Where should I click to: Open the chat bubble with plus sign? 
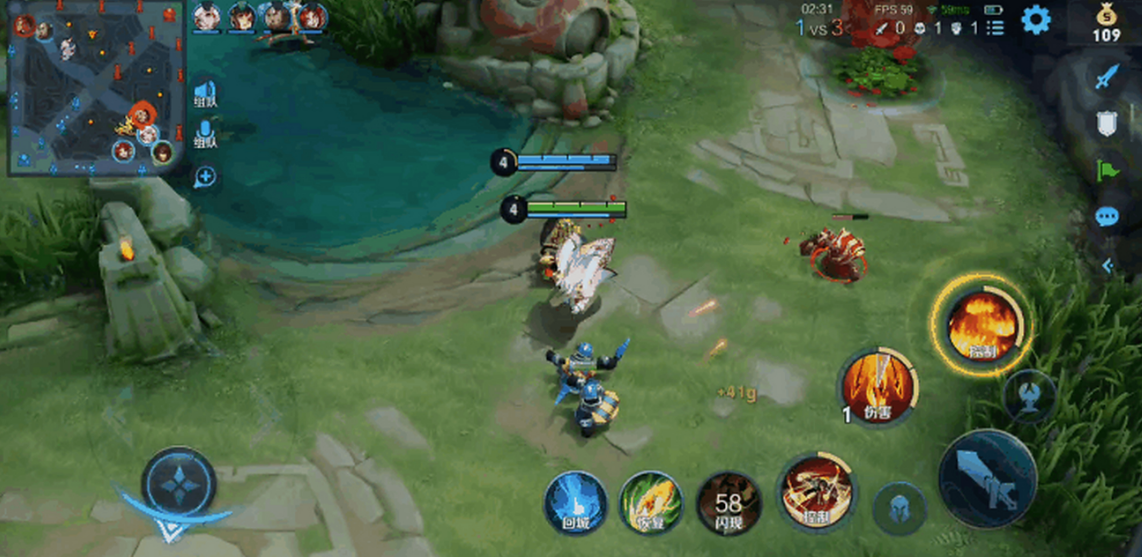coord(205,177)
